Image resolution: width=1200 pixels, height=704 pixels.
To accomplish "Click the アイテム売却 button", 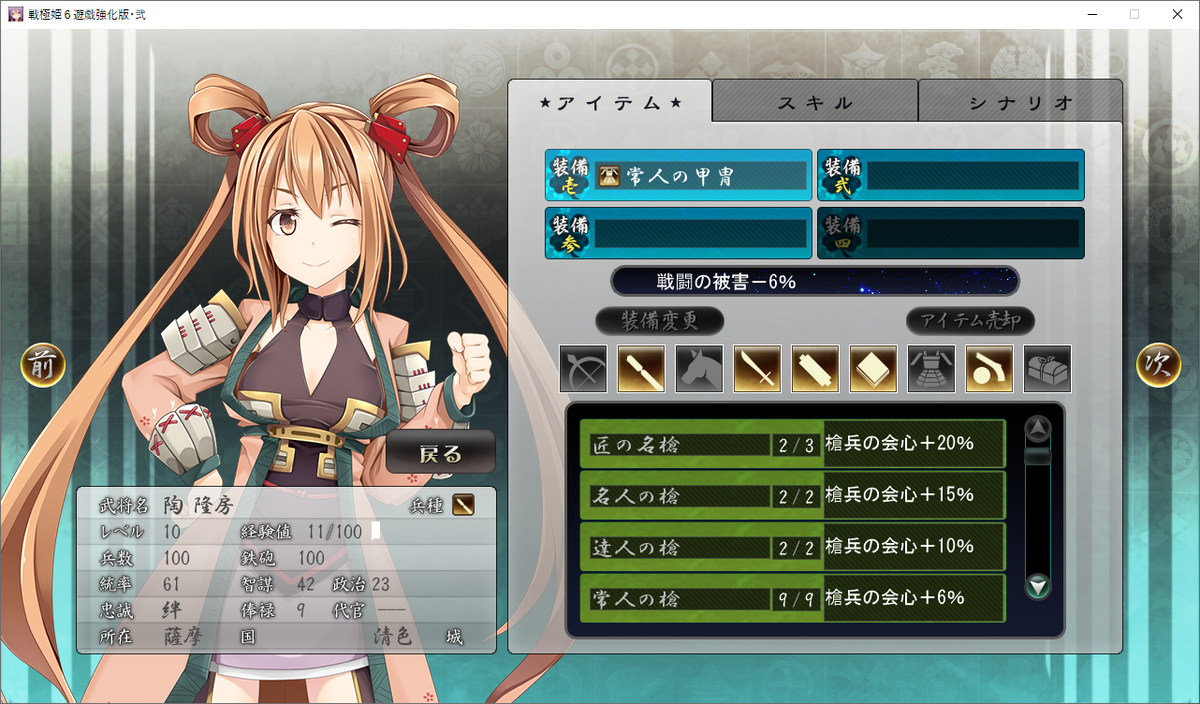I will [970, 321].
